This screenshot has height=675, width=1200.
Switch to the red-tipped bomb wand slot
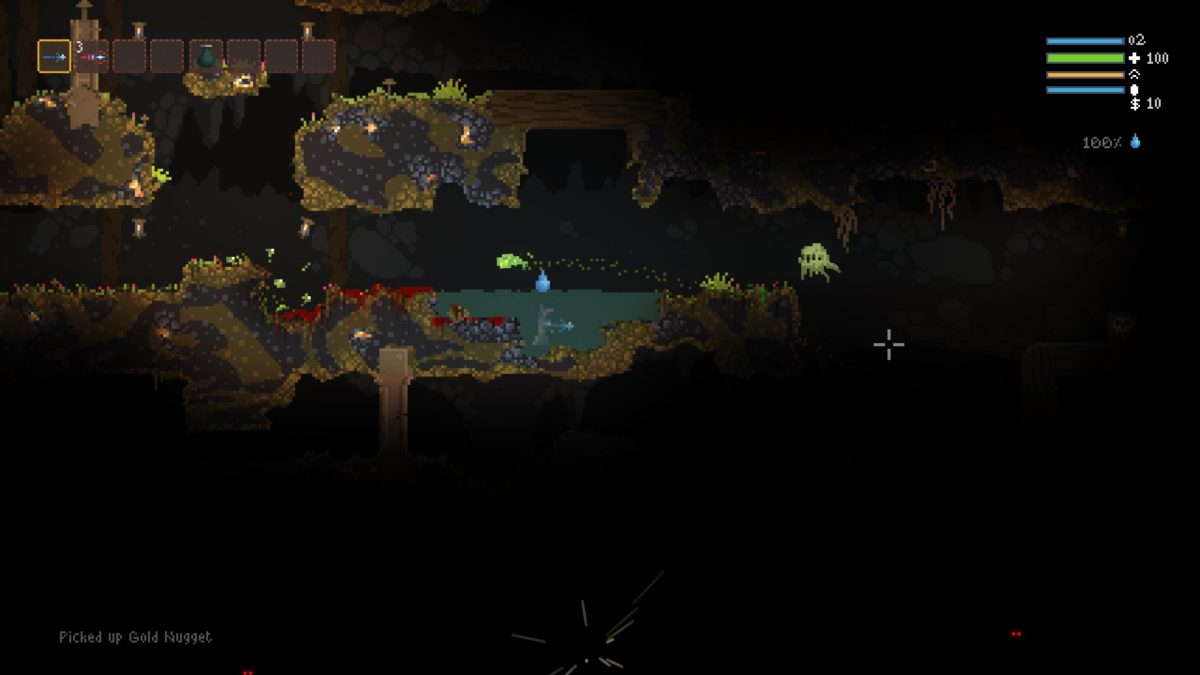pos(93,57)
